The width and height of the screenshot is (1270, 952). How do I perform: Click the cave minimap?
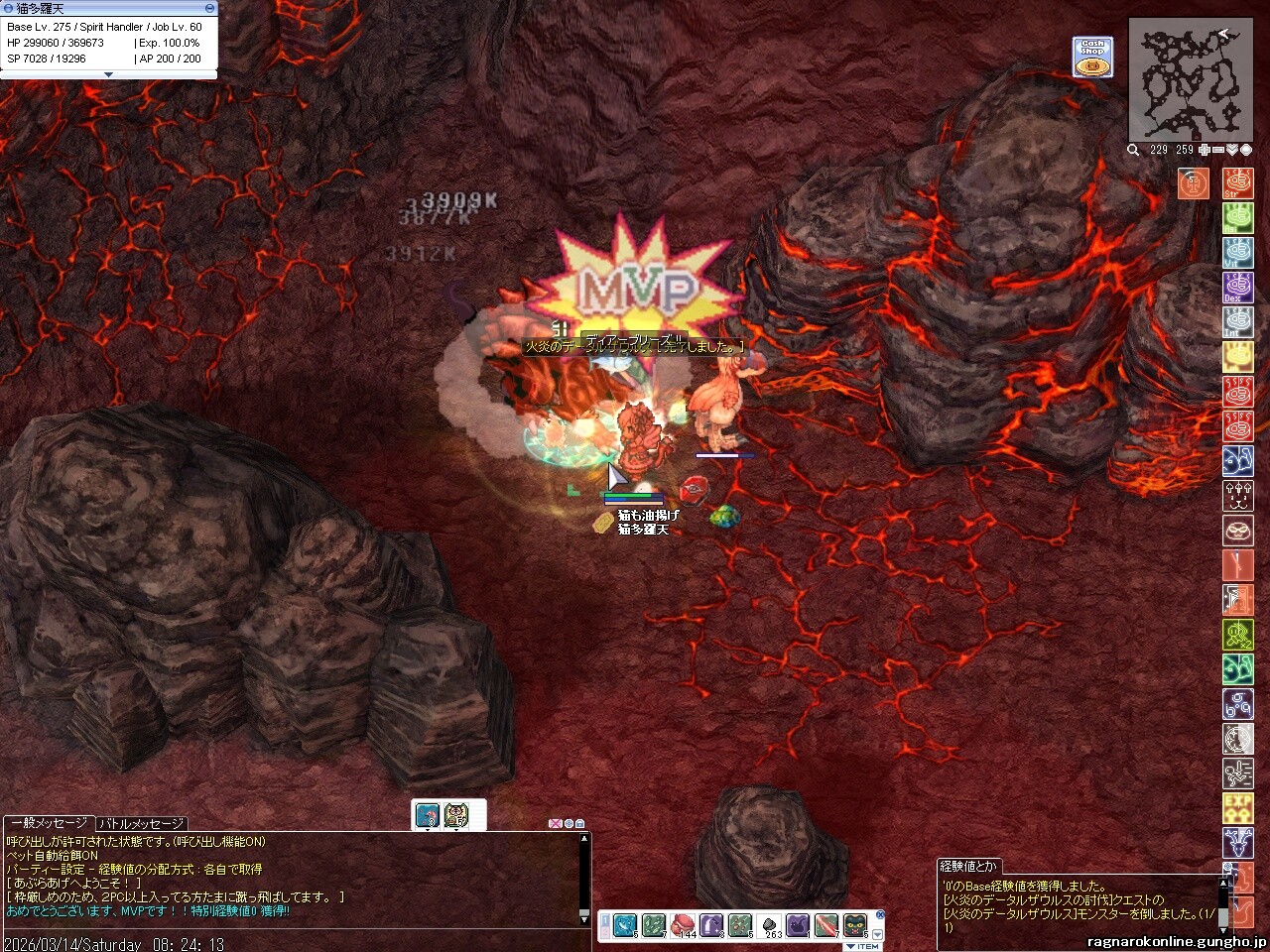pos(1190,83)
